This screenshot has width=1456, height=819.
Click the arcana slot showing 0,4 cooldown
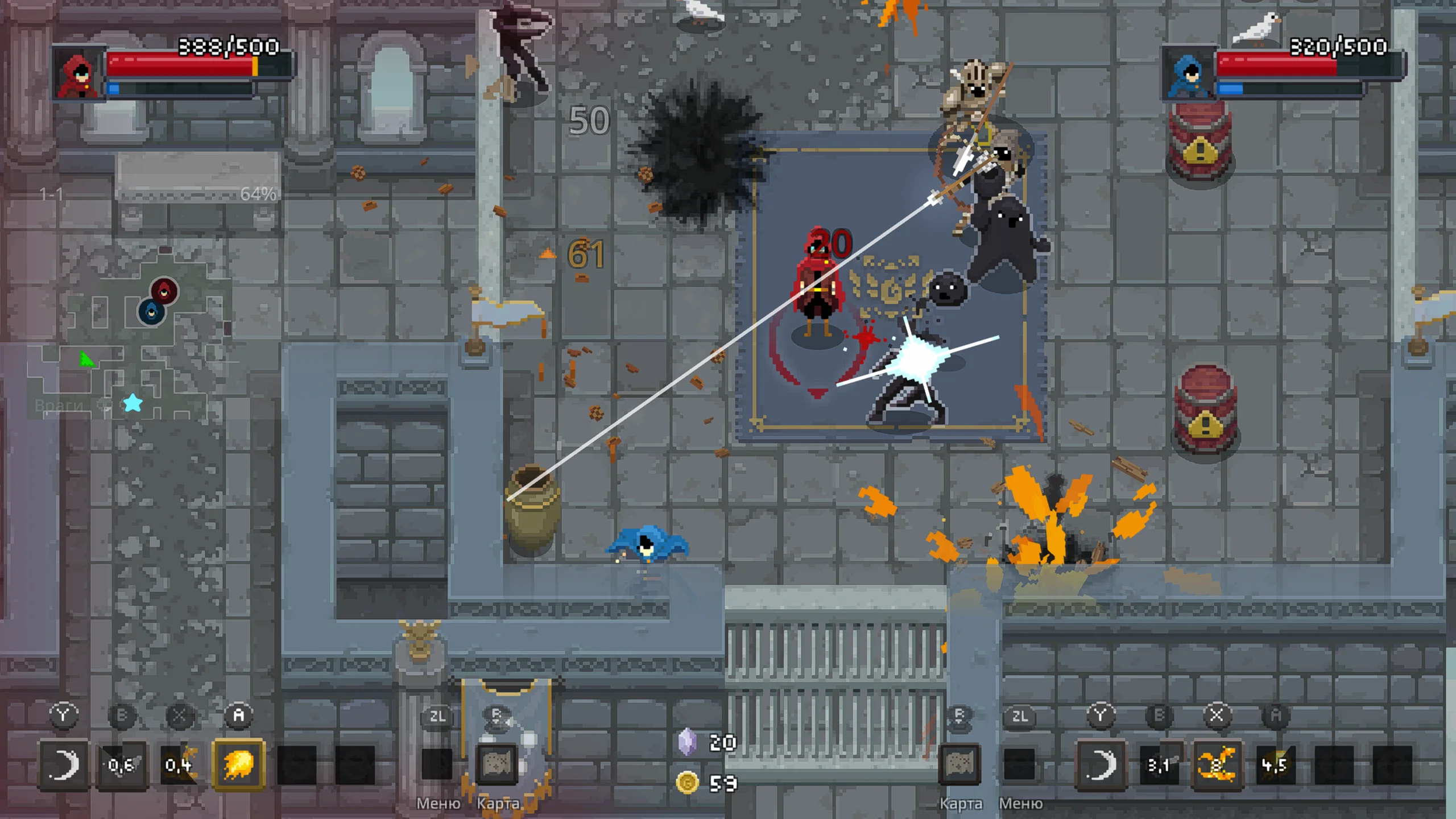(179, 764)
